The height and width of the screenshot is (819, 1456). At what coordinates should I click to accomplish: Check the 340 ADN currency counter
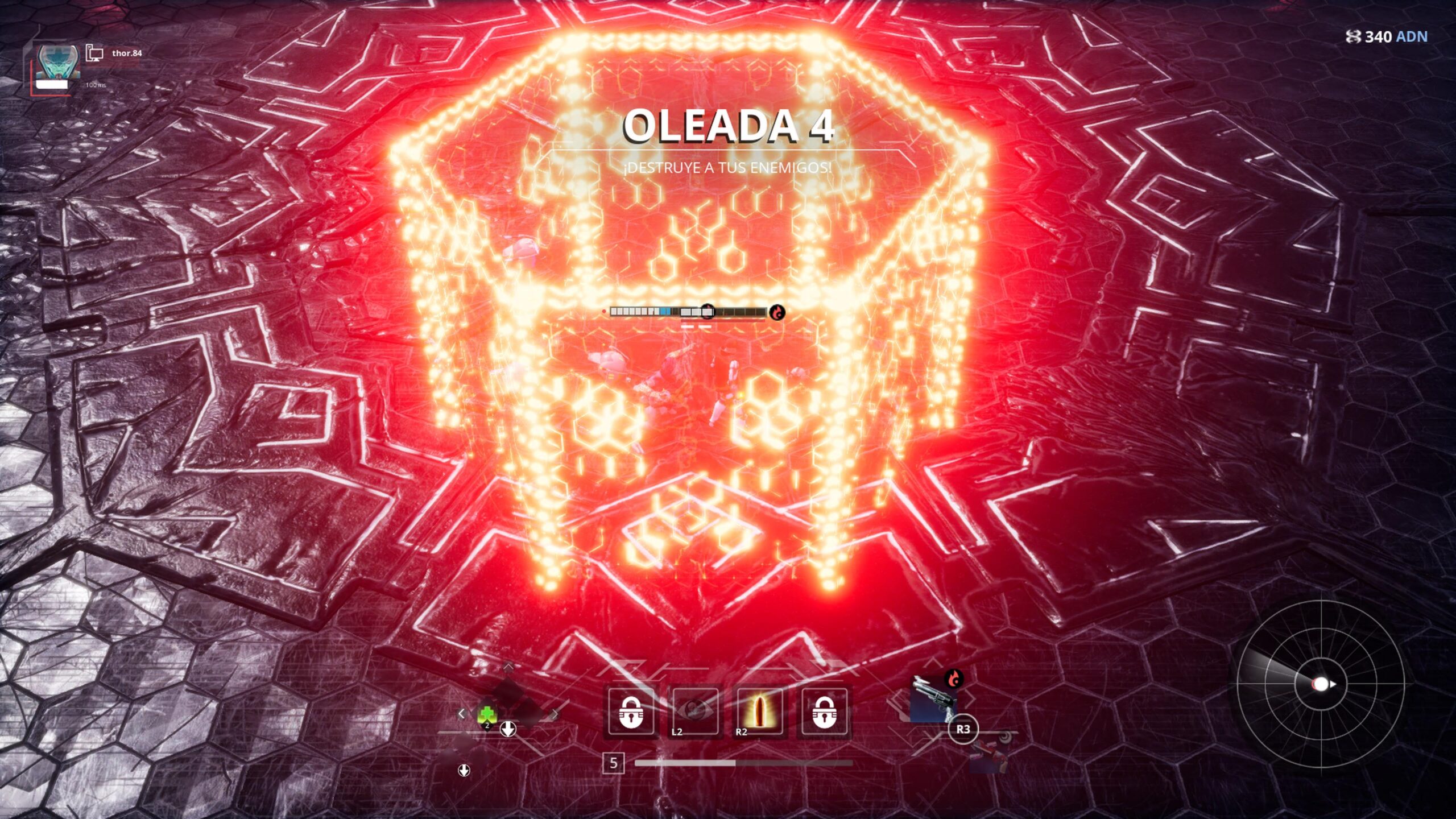tap(1387, 37)
